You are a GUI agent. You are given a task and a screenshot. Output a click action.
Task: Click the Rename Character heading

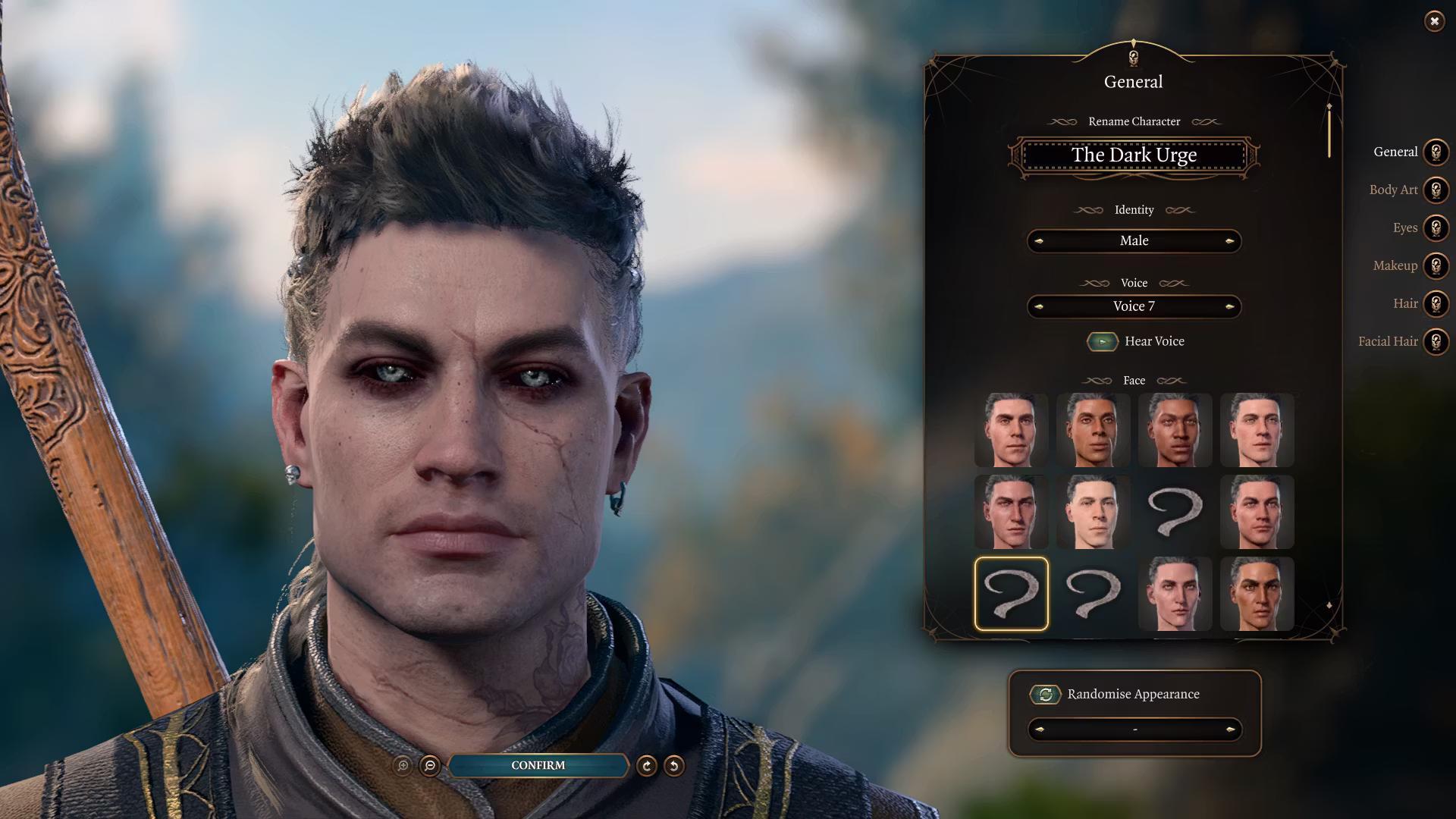[1134, 121]
